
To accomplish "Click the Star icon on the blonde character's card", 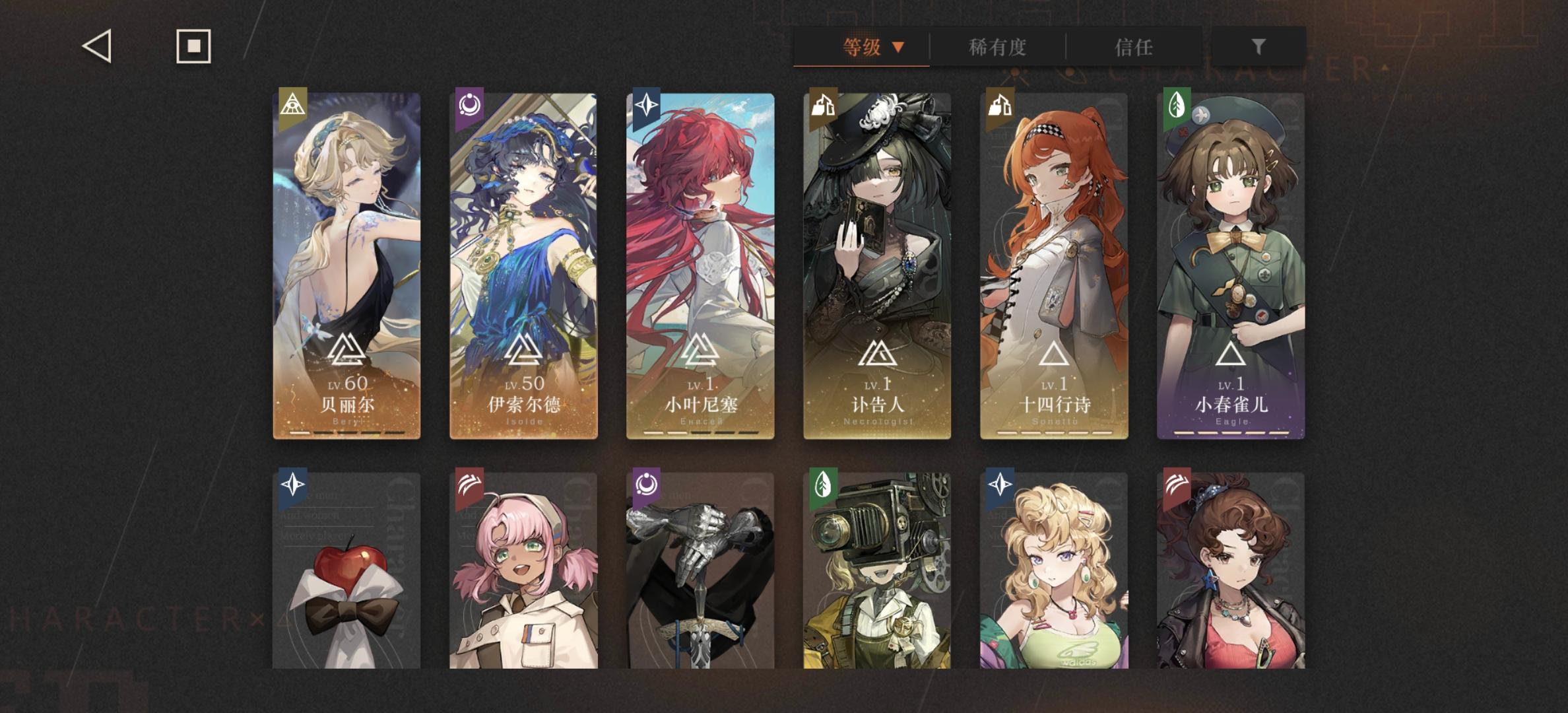I will tap(998, 485).
